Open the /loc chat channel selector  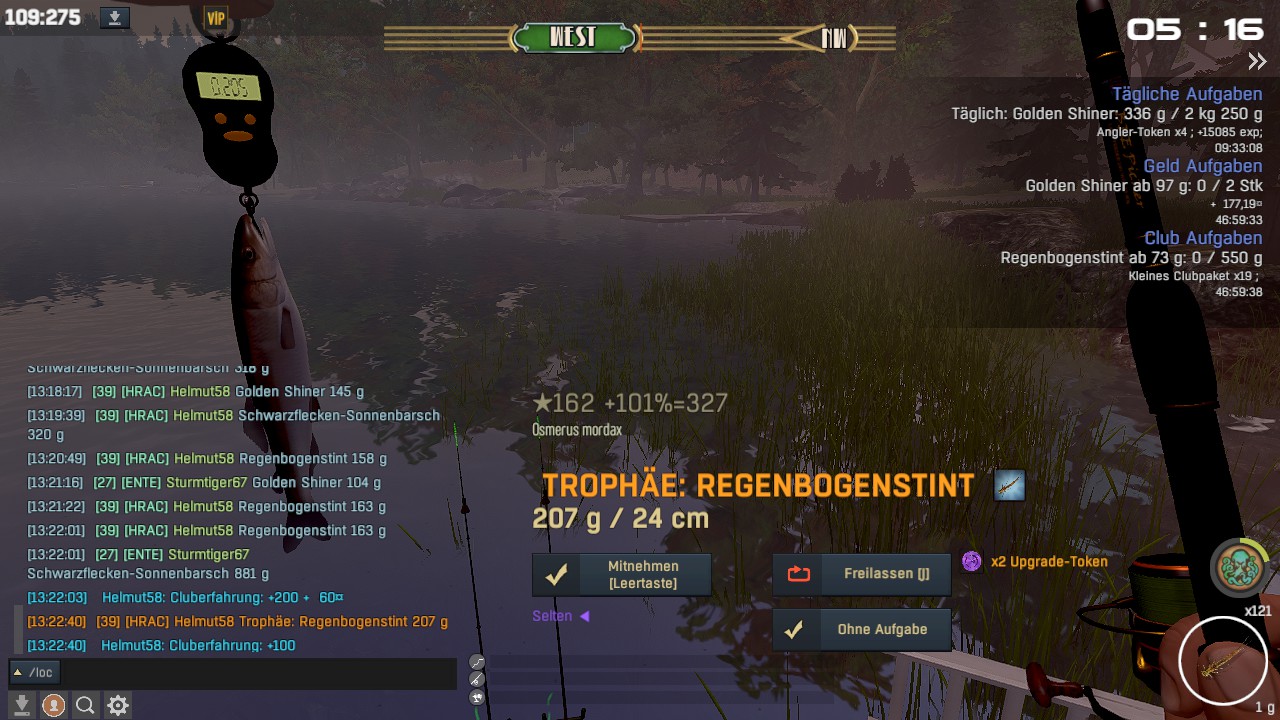click(x=34, y=673)
